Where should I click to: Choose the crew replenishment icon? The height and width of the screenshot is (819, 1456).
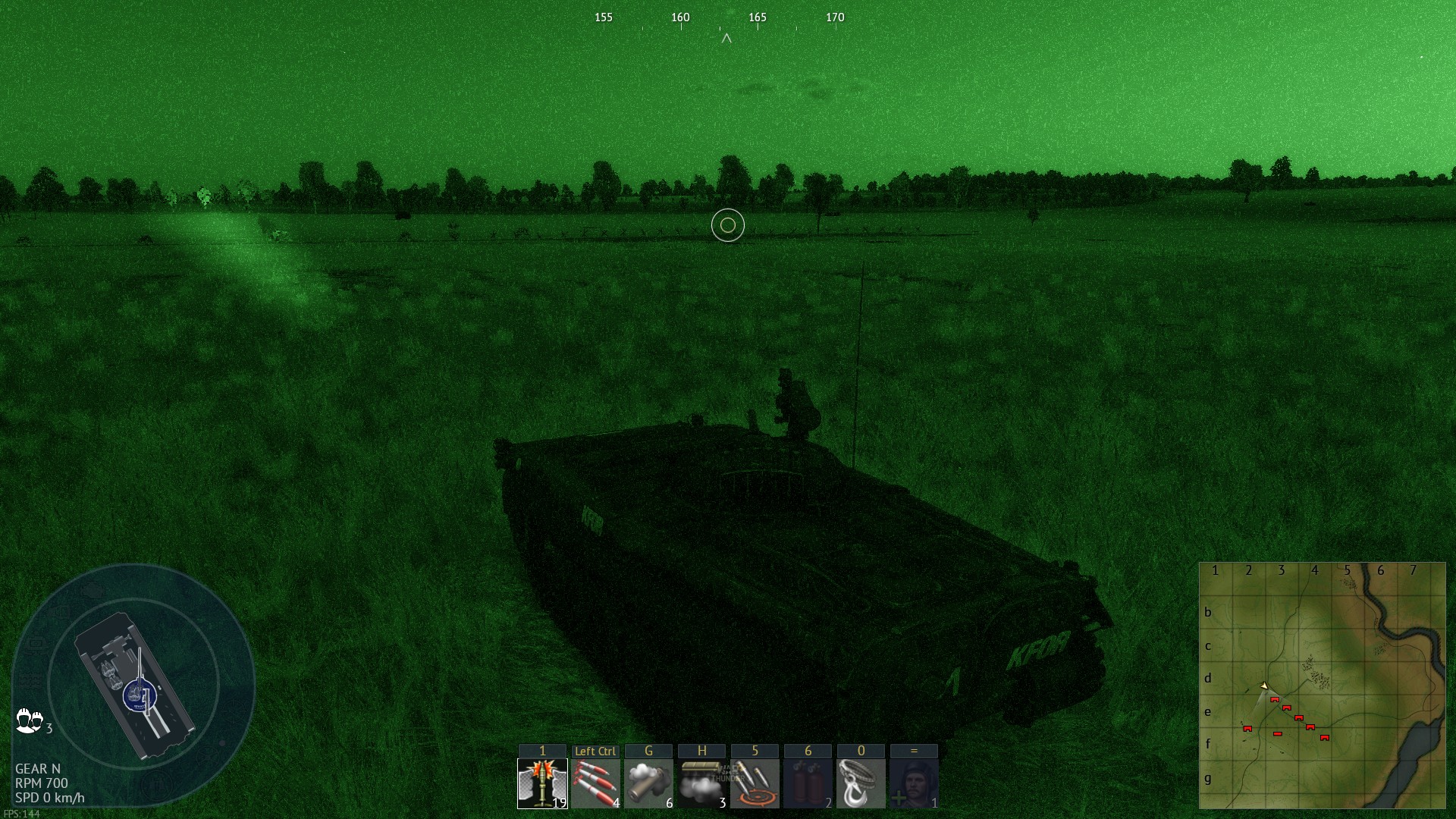pos(914,783)
